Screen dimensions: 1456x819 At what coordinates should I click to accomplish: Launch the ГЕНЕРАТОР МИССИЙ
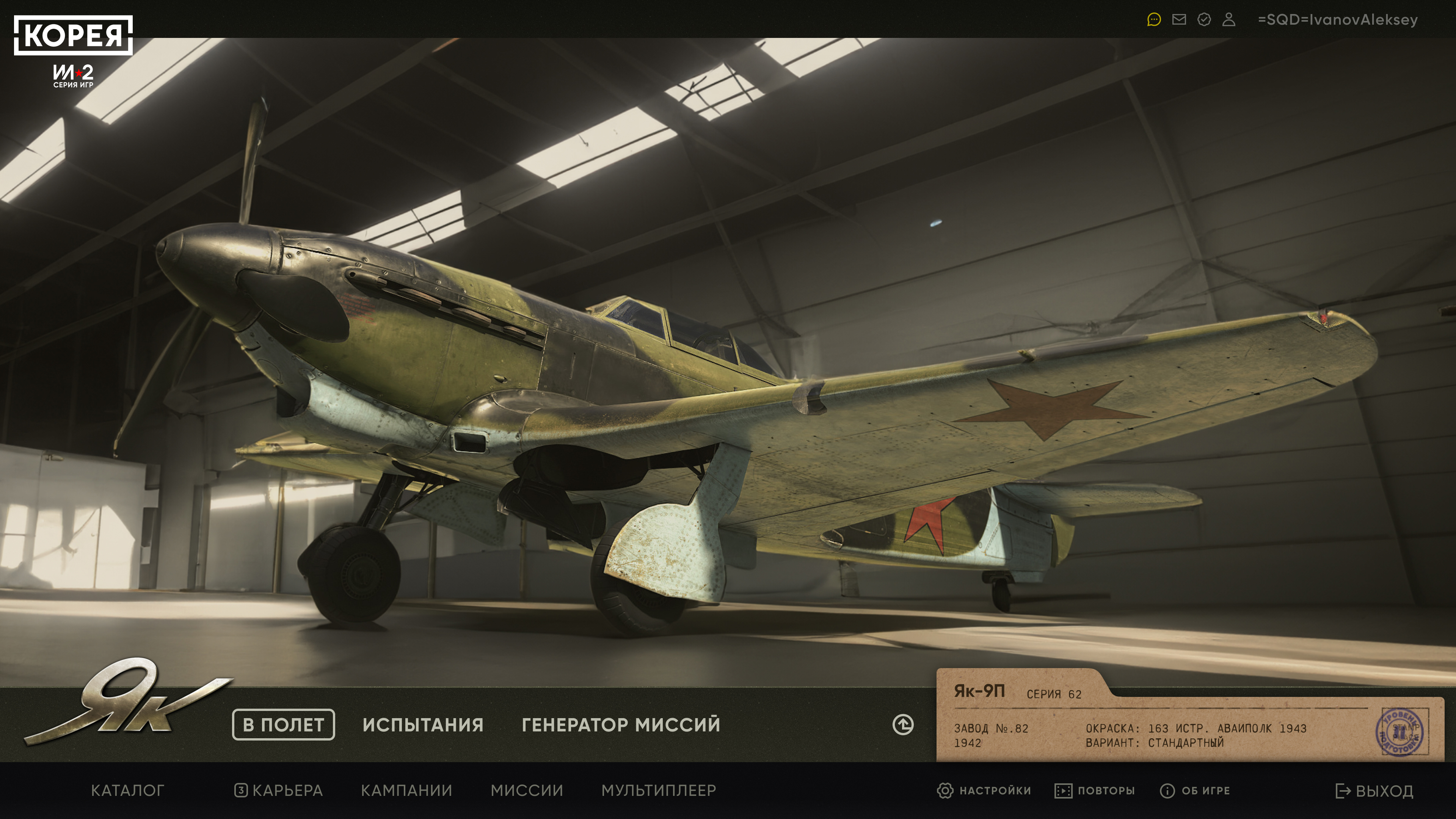[x=621, y=725]
